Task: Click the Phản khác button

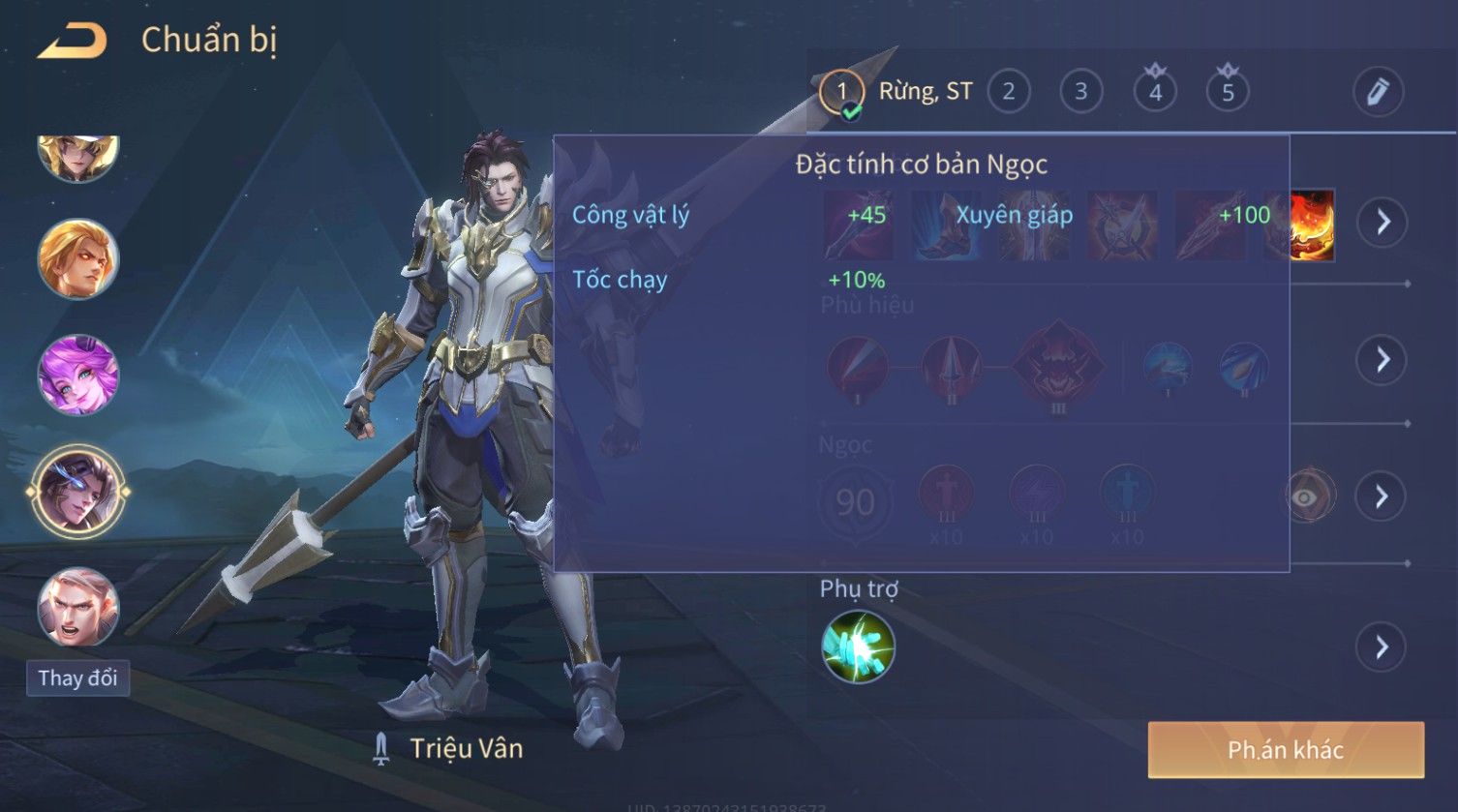Action: click(1286, 750)
